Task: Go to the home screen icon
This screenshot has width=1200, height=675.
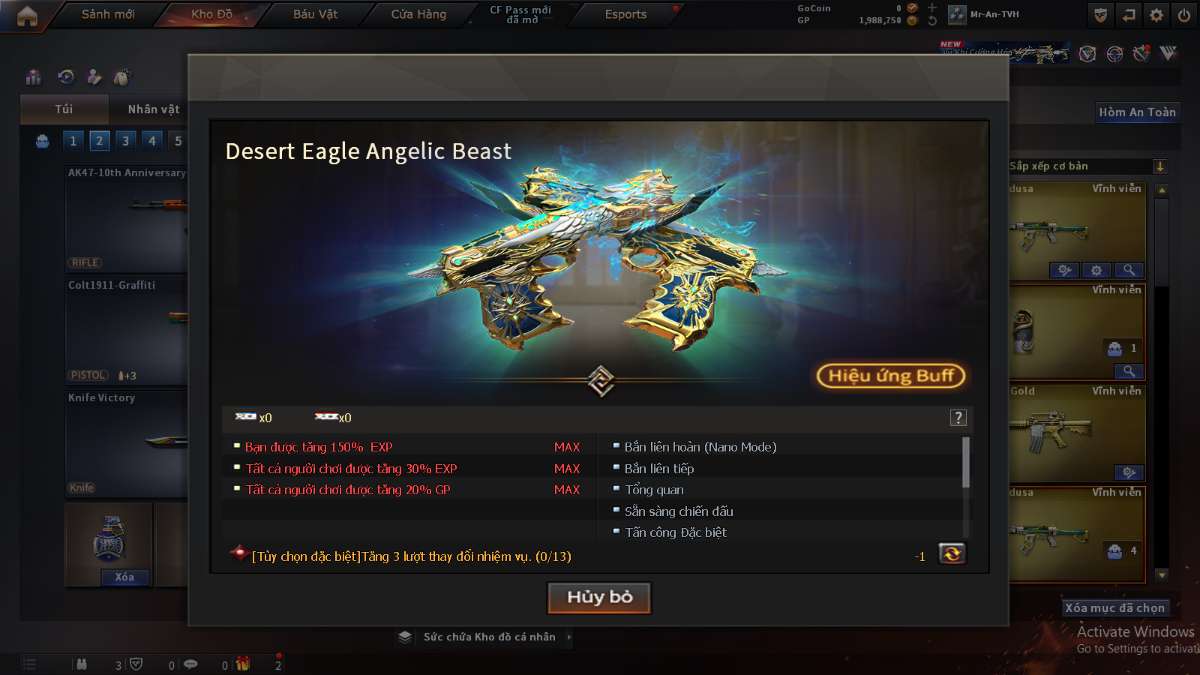Action: click(27, 15)
